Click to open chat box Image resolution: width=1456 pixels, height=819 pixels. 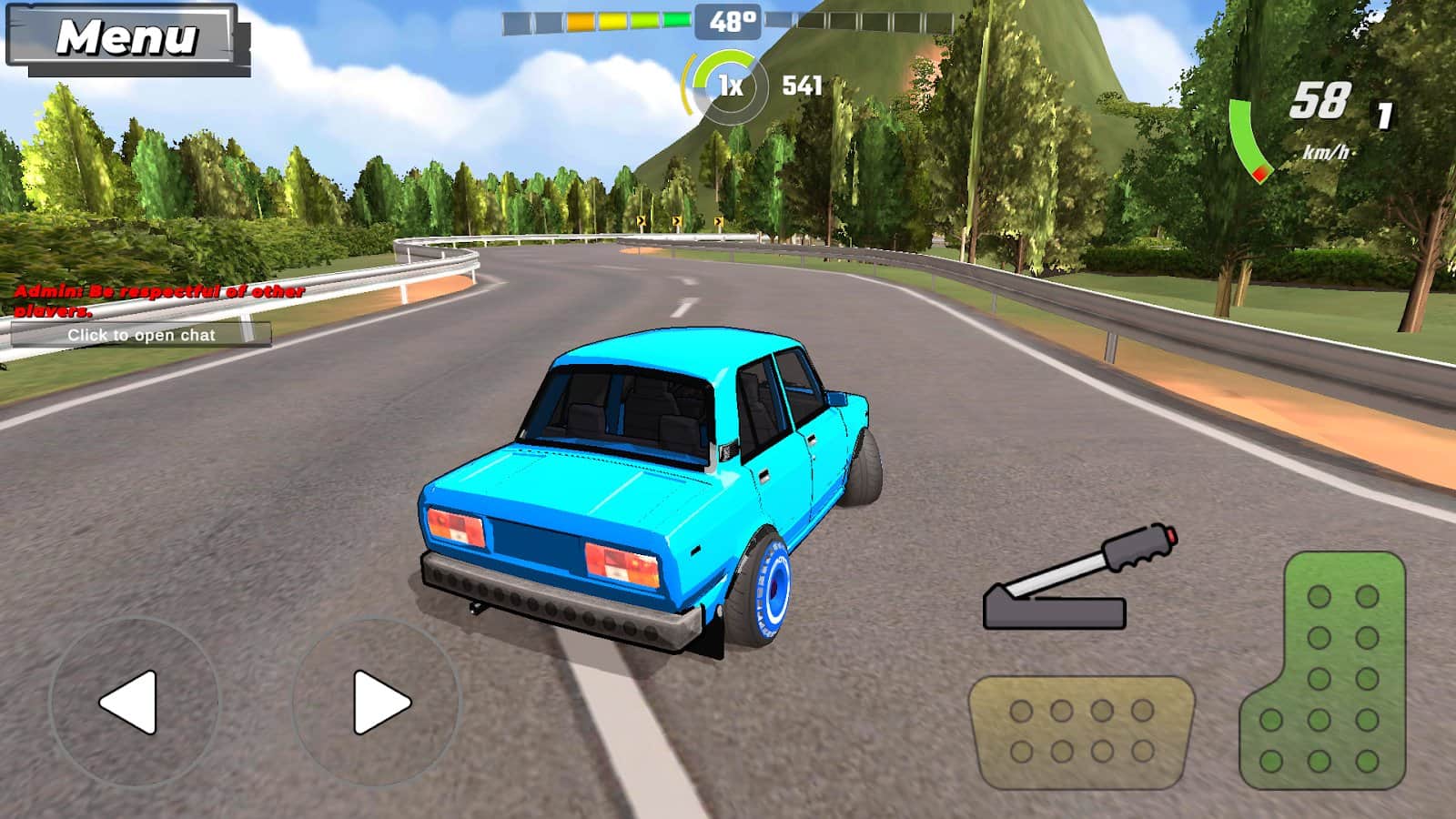pos(141,335)
